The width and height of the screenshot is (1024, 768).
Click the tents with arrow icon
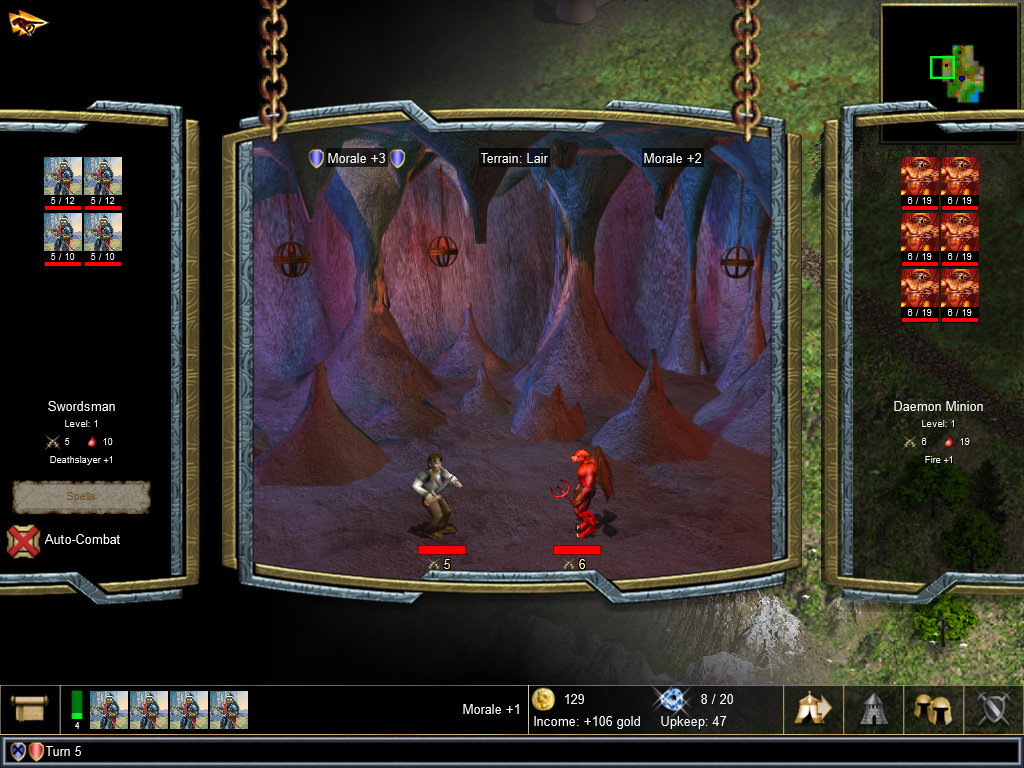(x=813, y=709)
